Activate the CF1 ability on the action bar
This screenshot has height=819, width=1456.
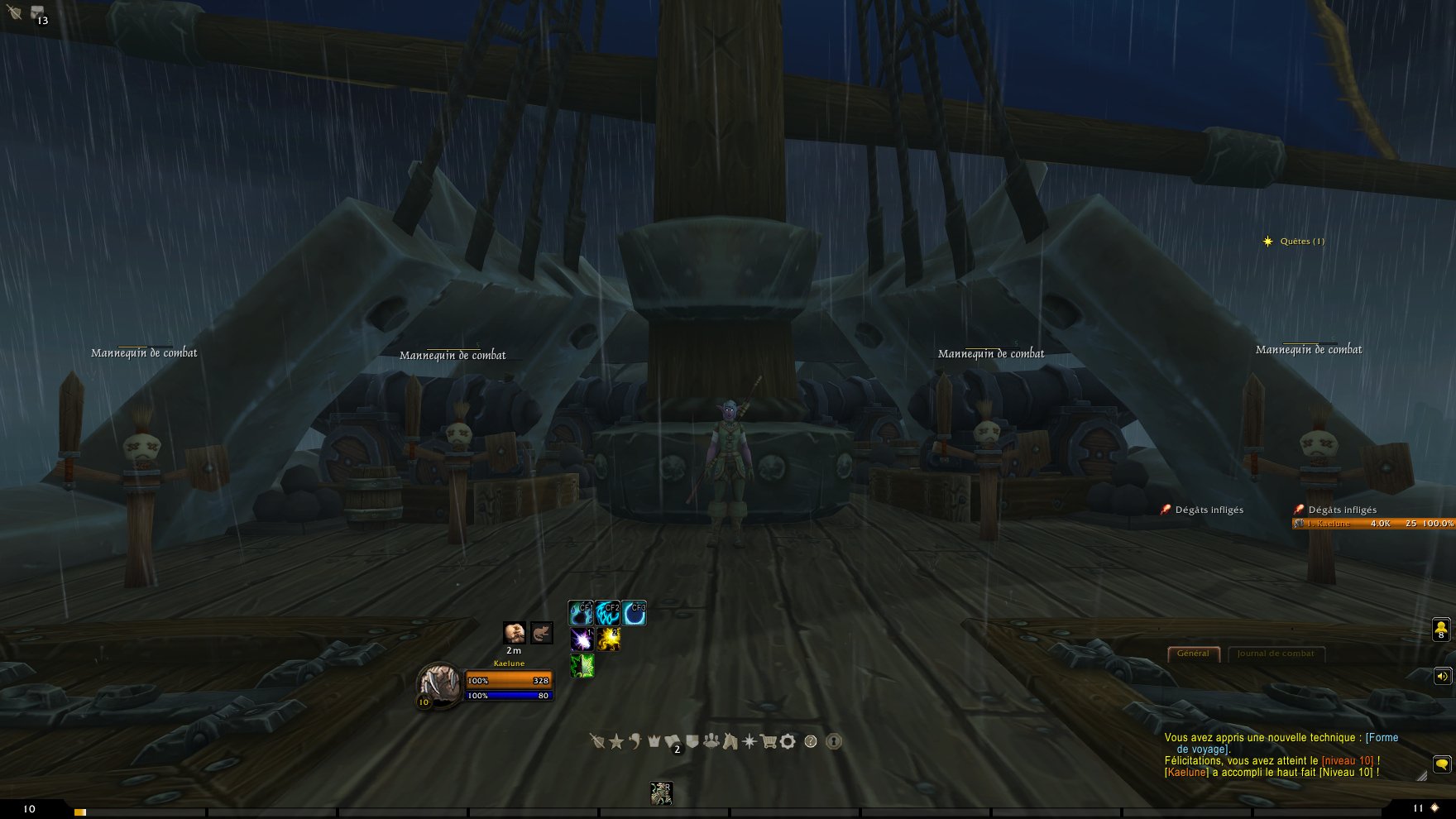(579, 612)
